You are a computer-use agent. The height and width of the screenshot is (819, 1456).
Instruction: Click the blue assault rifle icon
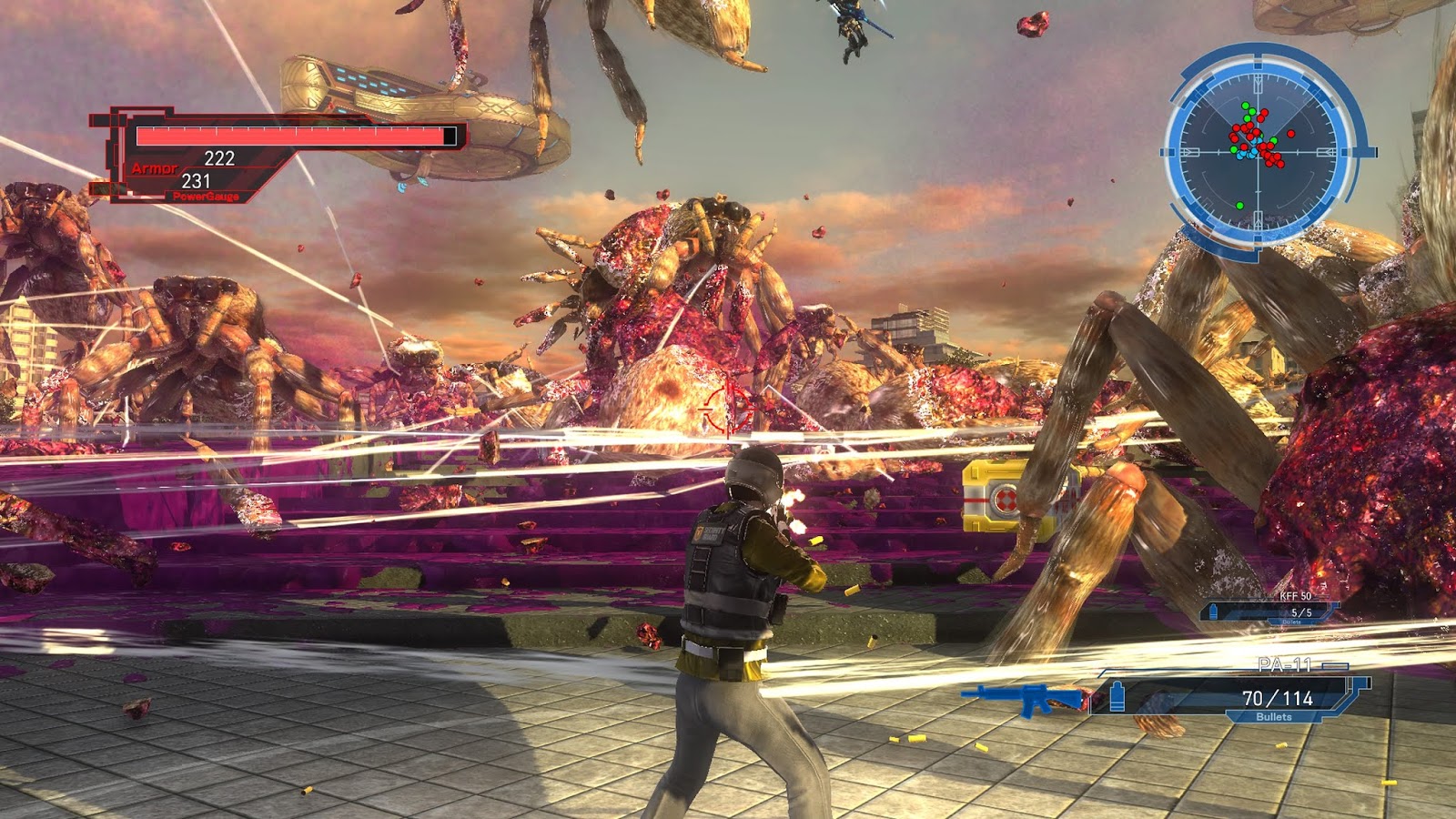point(1023,699)
